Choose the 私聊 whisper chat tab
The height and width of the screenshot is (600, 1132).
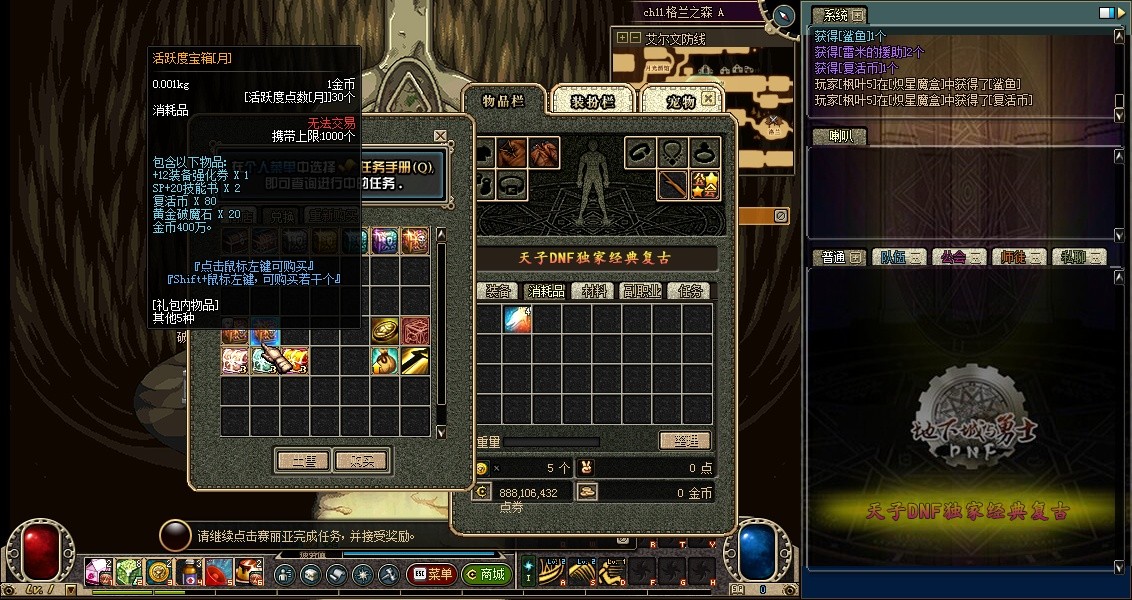tap(1072, 257)
